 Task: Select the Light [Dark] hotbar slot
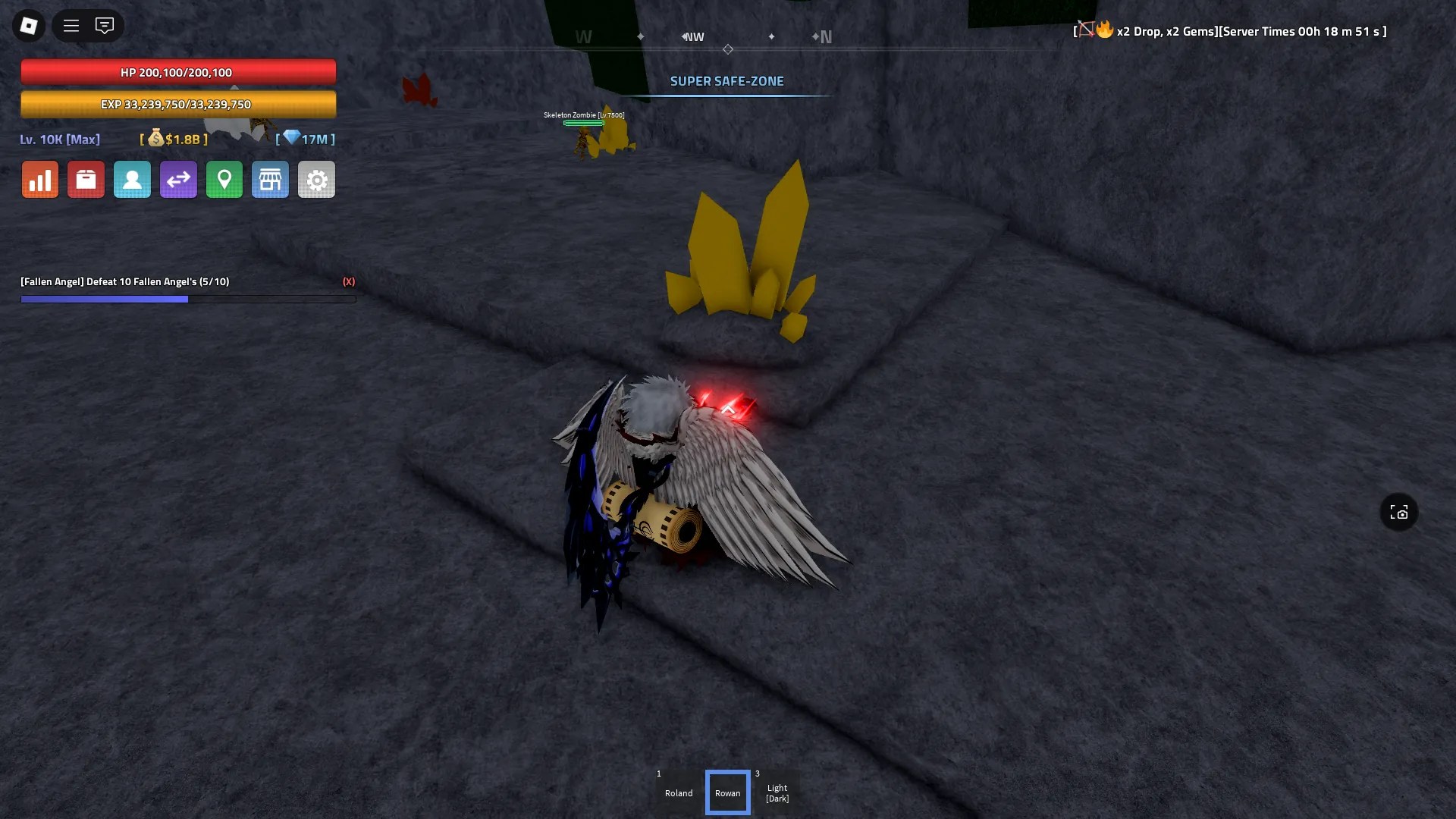[x=777, y=792]
